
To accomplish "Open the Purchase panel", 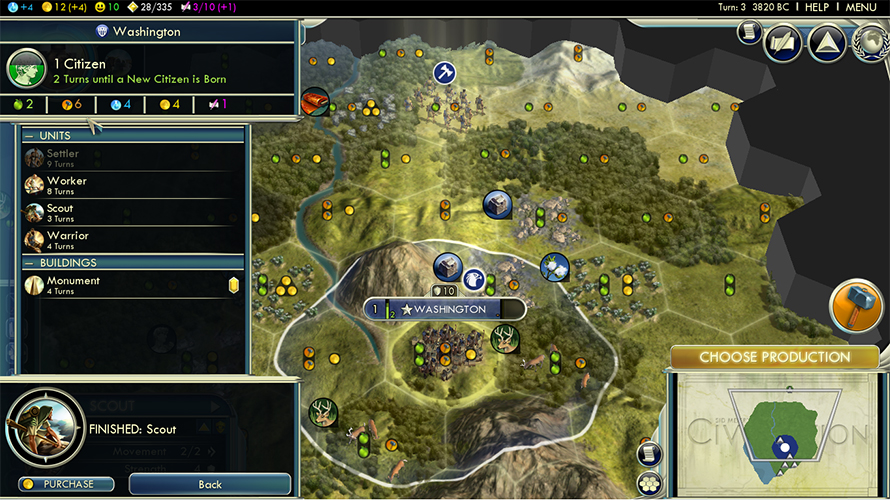I will pos(67,484).
